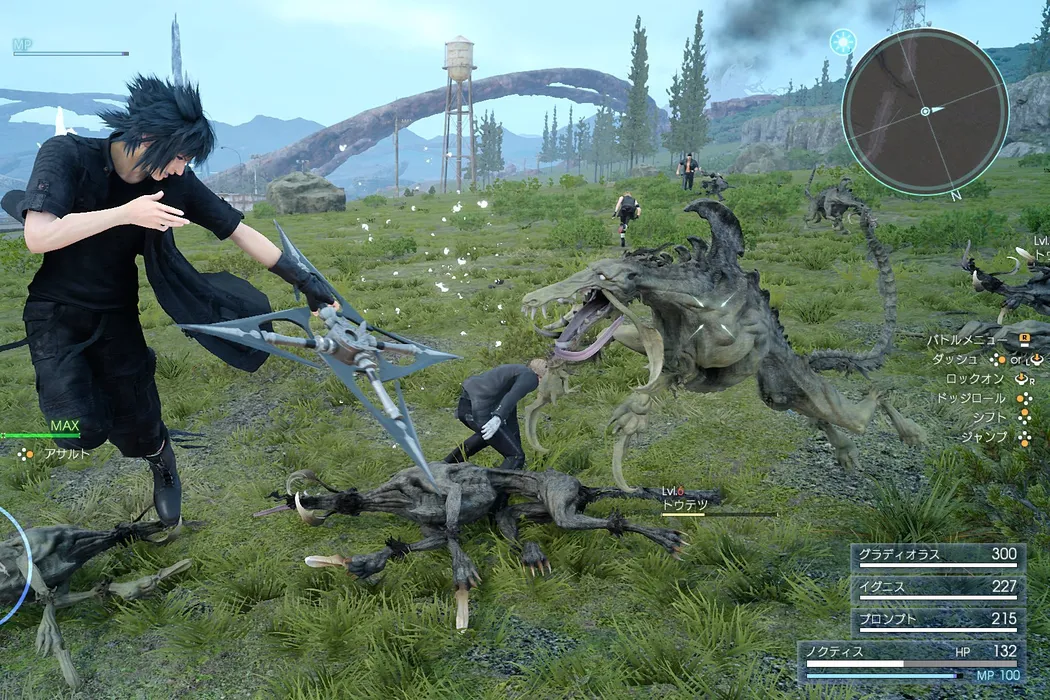This screenshot has width=1050, height=700.
Task: Click the circular minimap
Action: tap(924, 110)
